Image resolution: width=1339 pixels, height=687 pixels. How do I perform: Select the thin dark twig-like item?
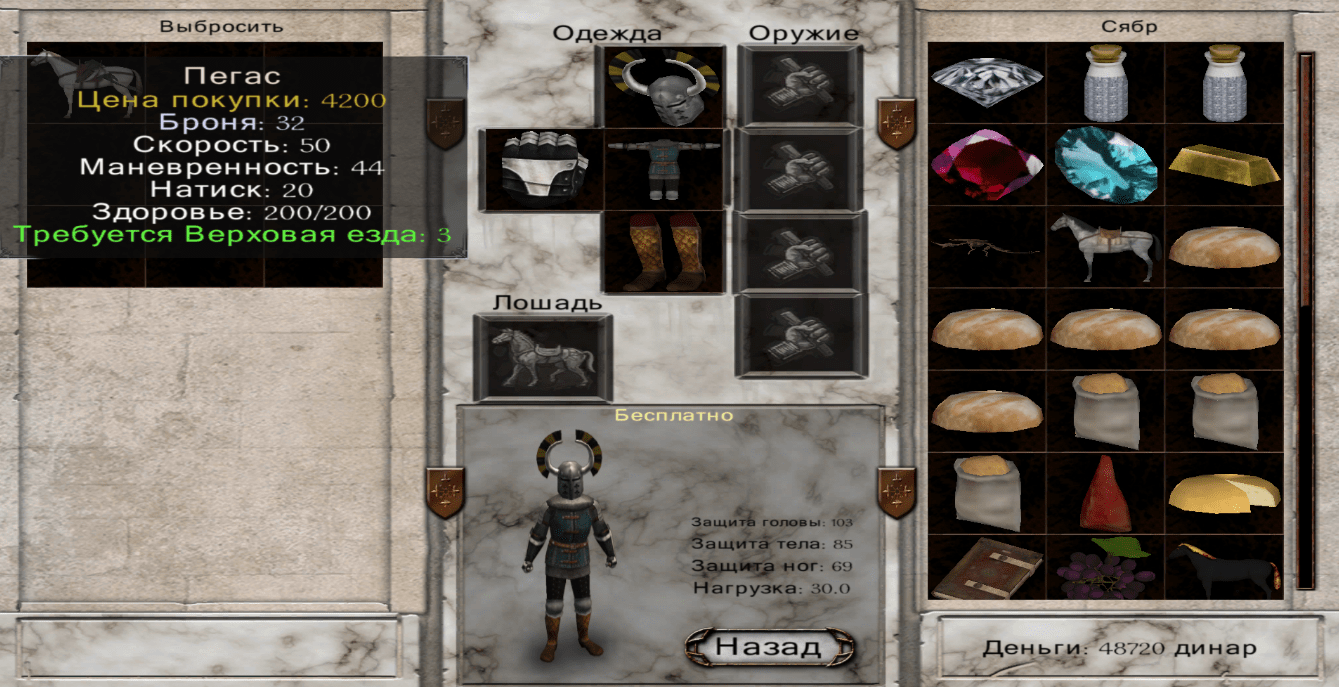[x=987, y=246]
